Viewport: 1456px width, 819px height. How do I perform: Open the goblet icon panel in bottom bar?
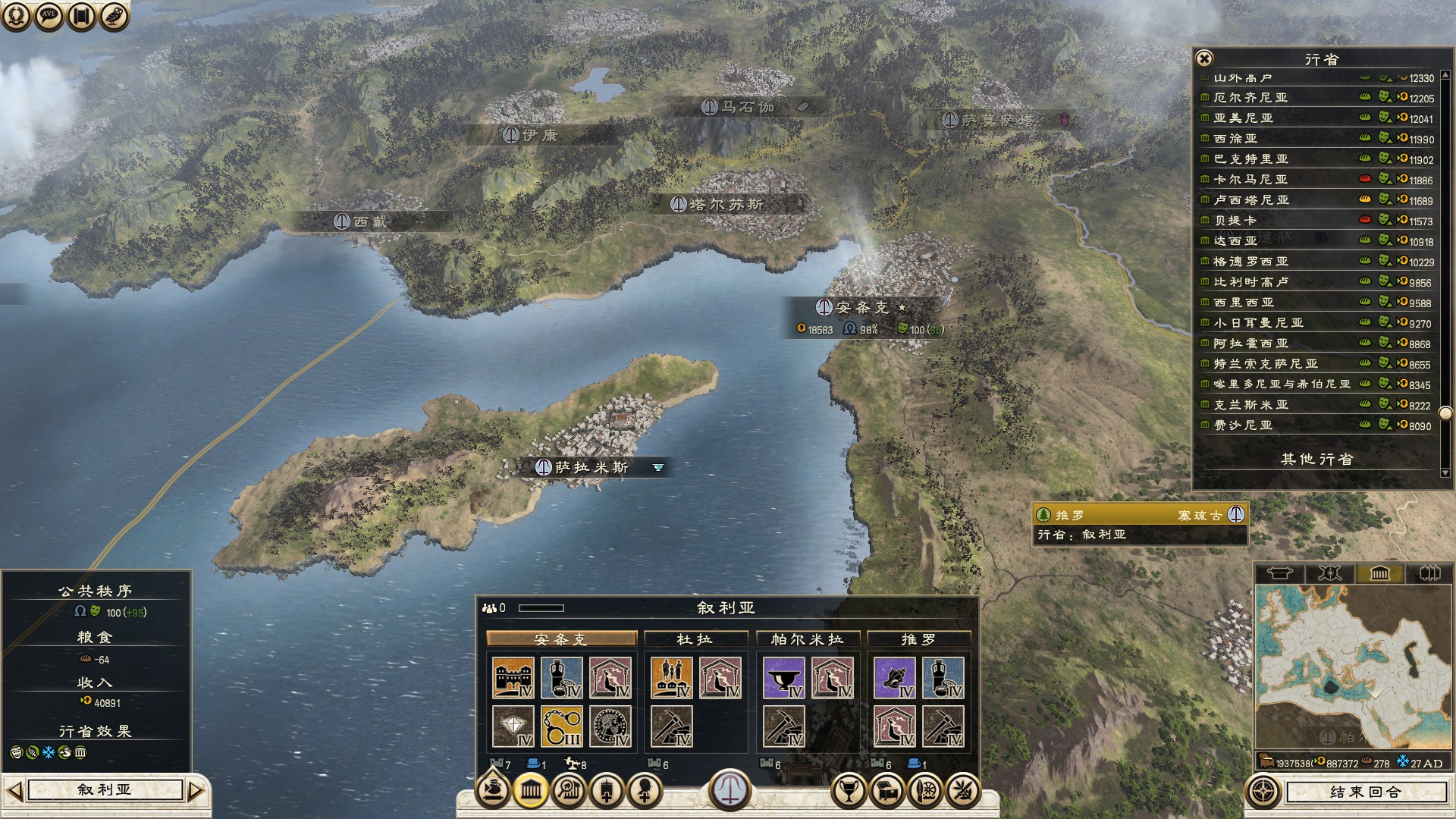[849, 792]
